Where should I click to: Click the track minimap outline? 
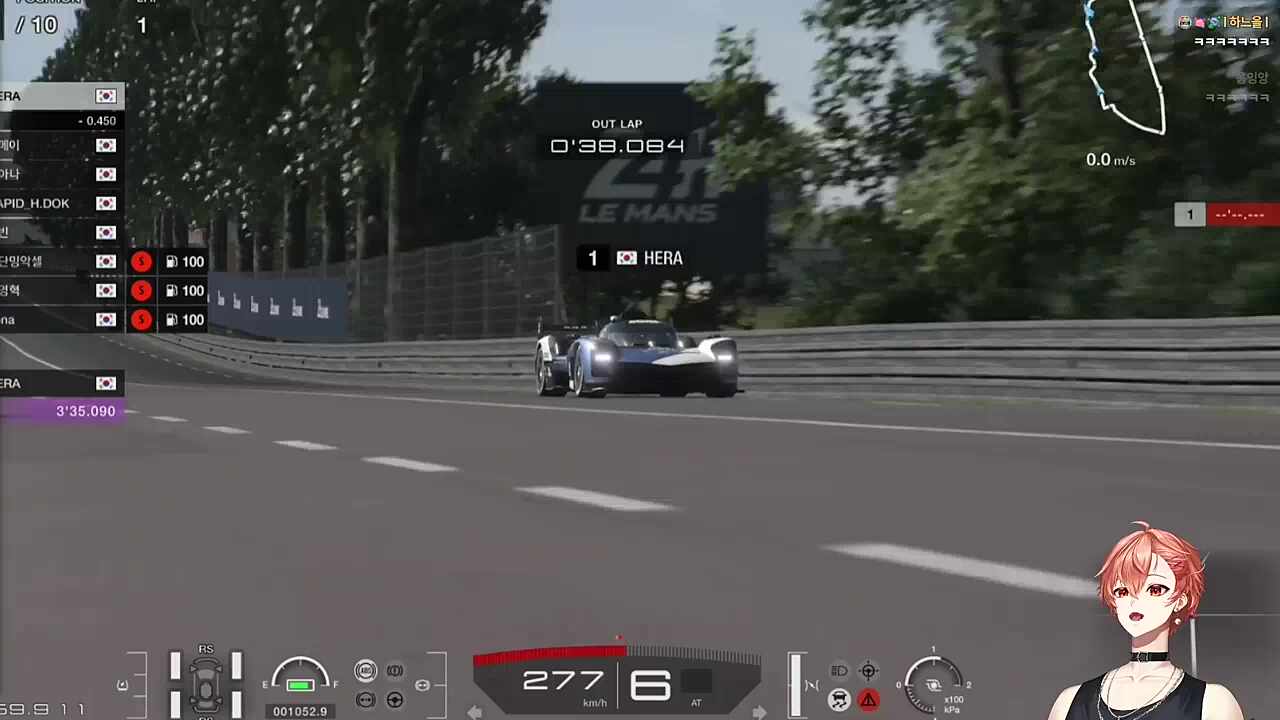tap(1128, 70)
